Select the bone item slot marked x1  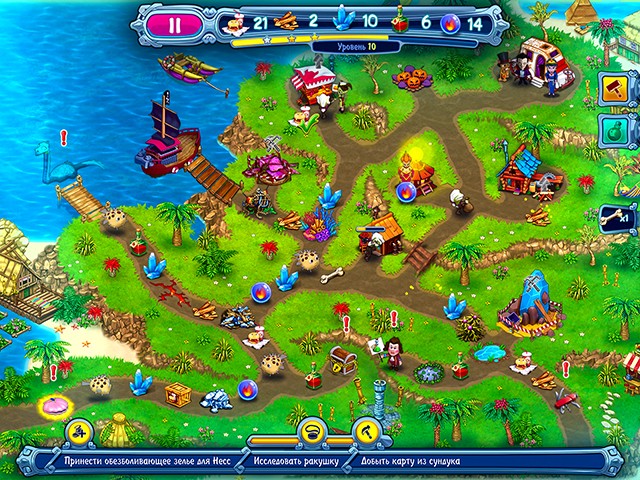point(612,215)
